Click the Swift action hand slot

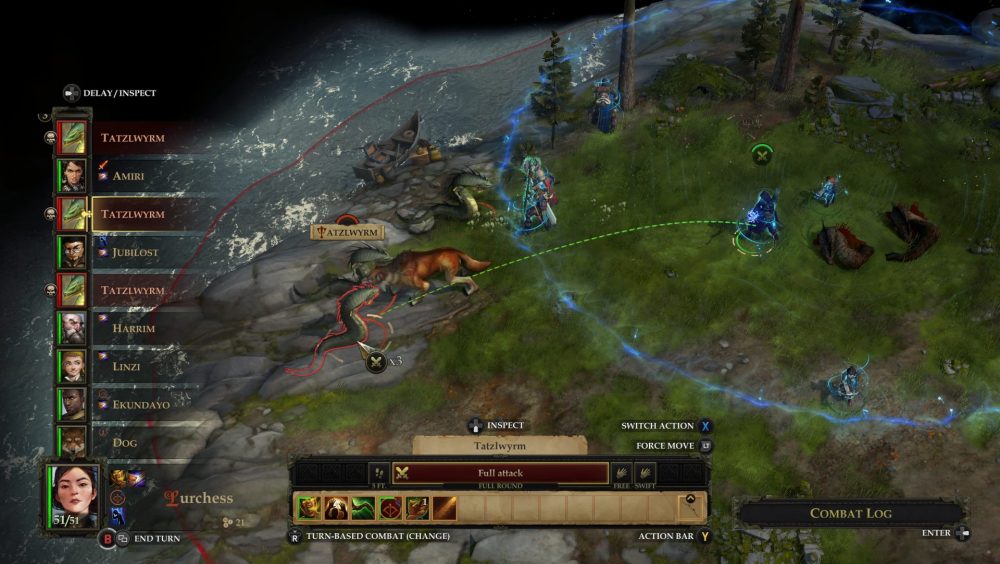[x=645, y=474]
